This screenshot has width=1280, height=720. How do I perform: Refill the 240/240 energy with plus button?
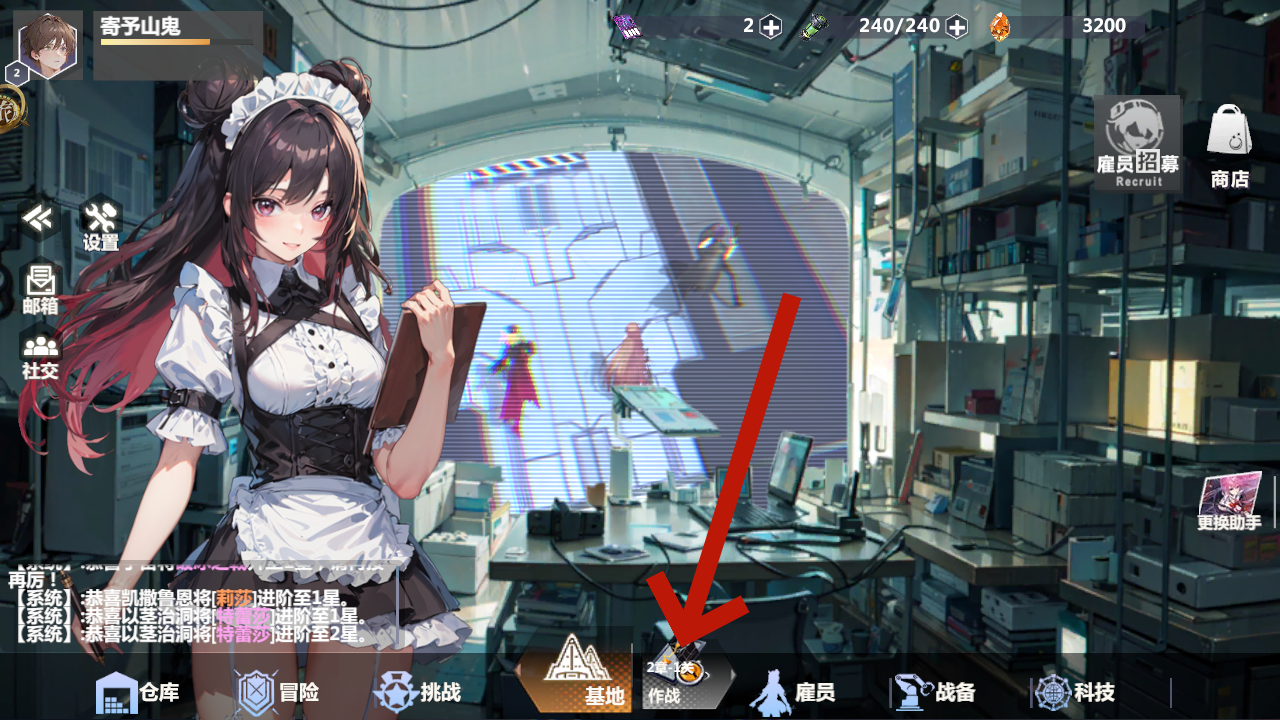957,27
